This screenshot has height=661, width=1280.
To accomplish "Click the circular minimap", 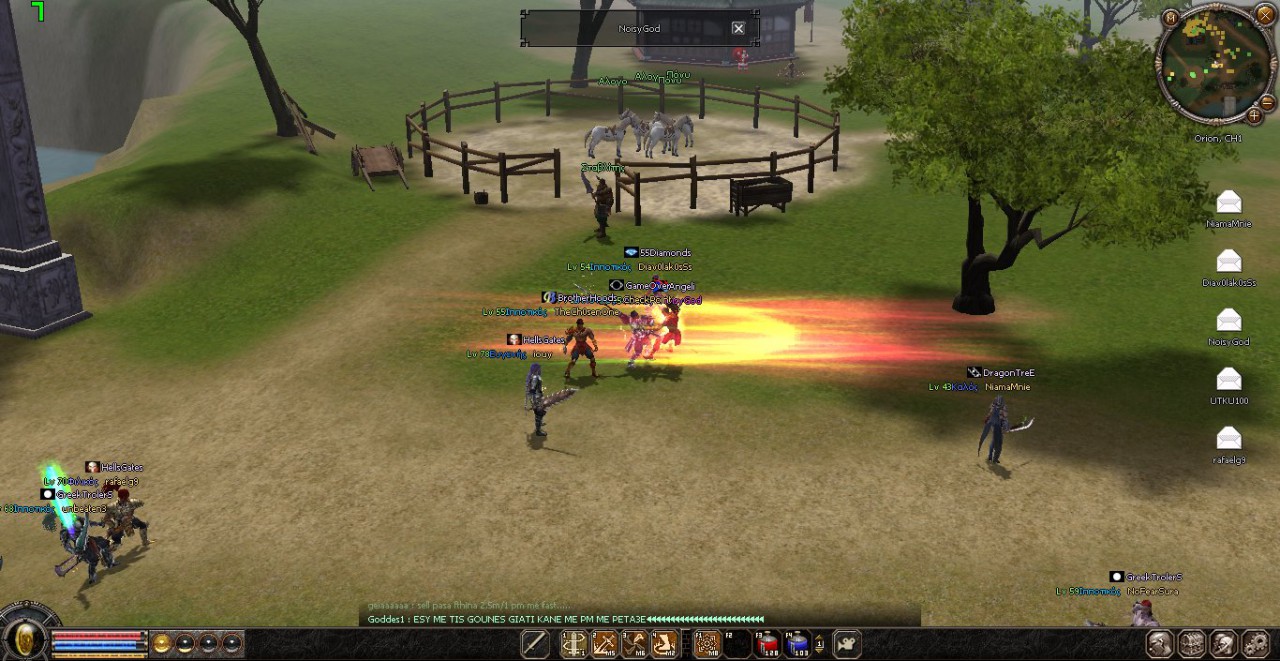I will coord(1214,64).
